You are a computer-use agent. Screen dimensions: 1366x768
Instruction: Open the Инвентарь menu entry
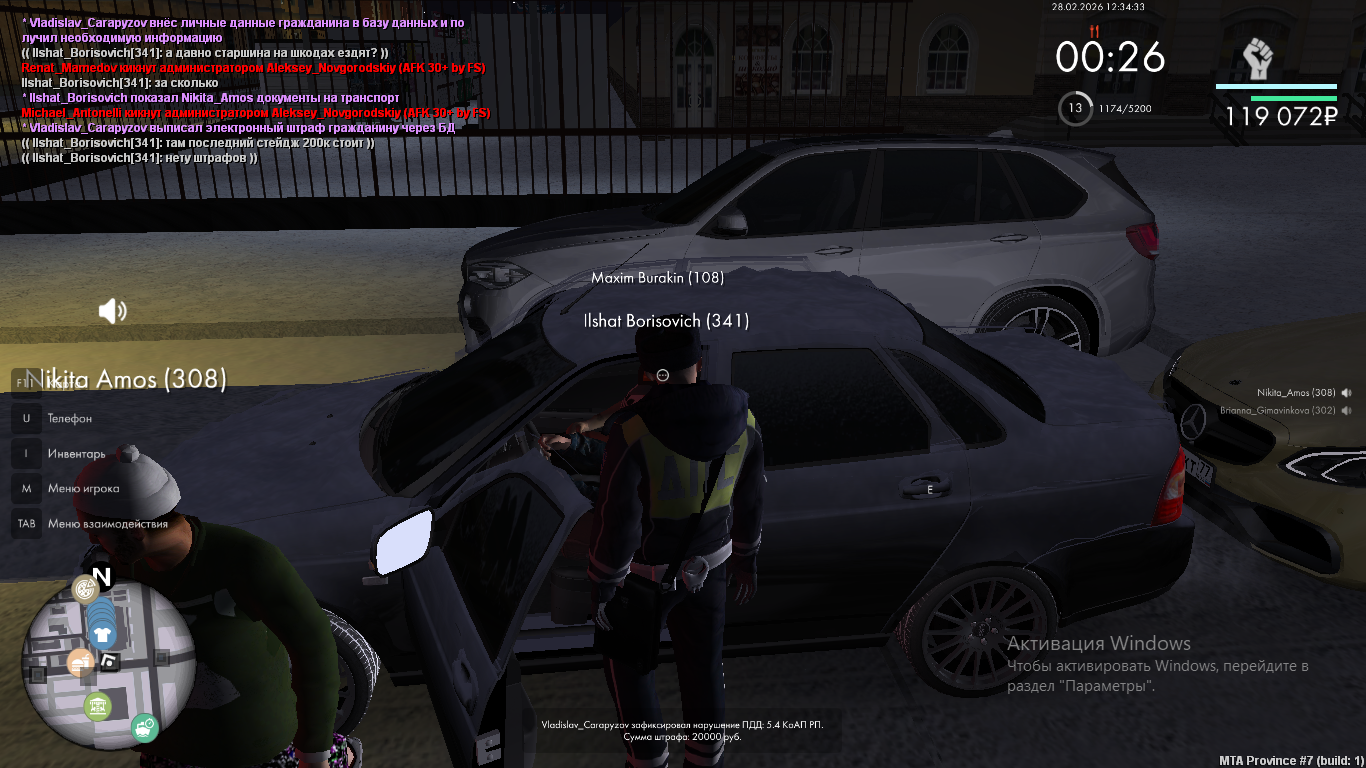click(76, 453)
